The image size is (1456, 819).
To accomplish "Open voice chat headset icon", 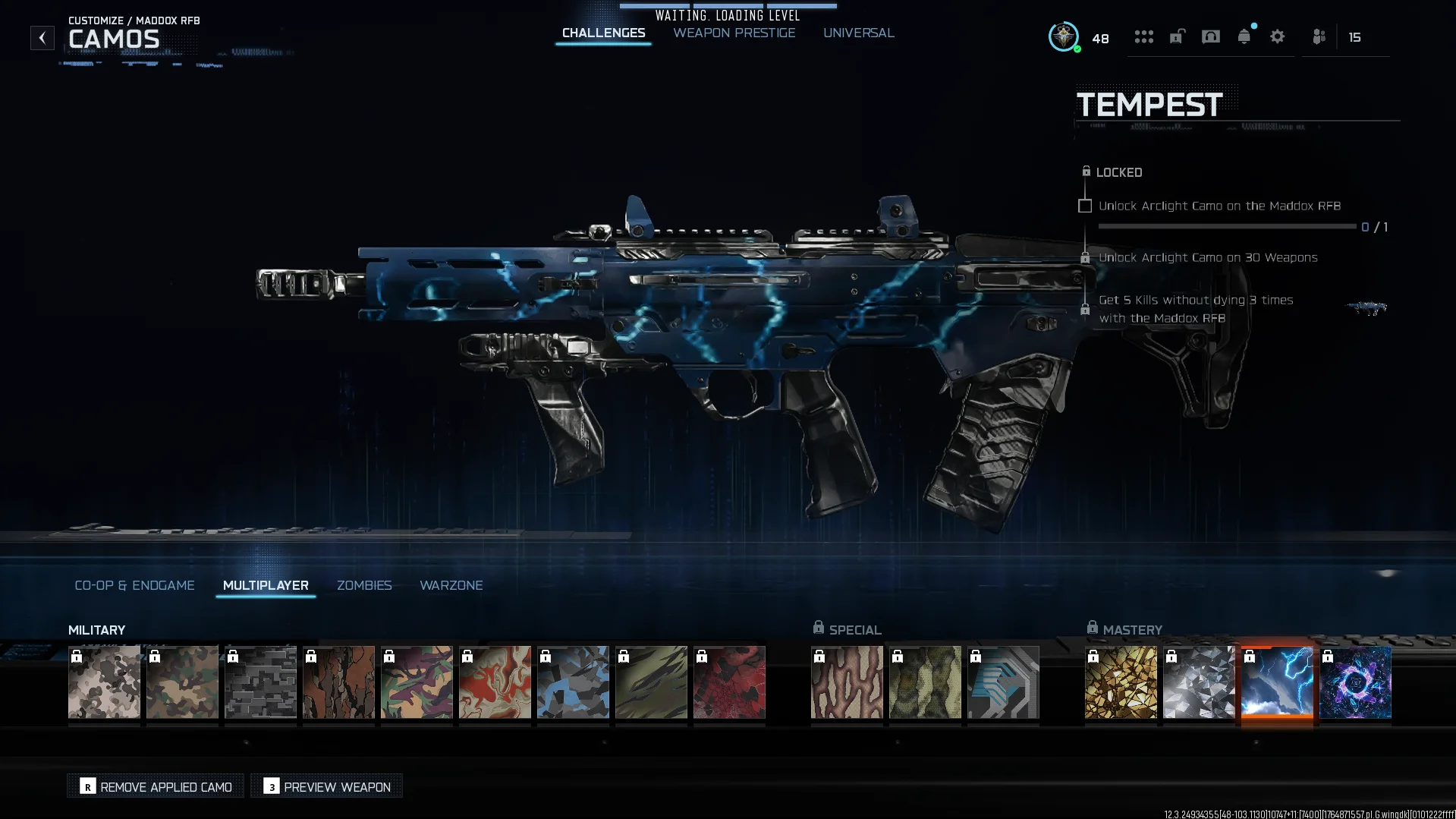I will tap(1211, 36).
